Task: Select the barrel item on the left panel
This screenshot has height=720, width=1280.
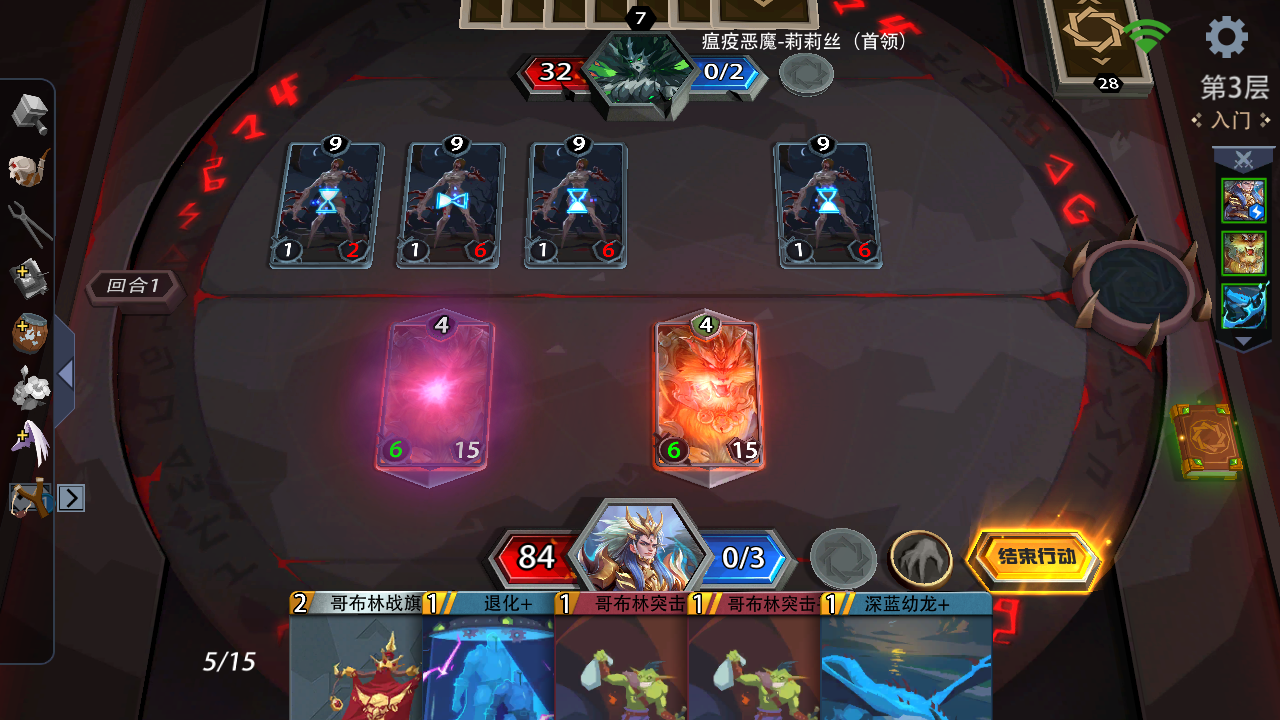Action: 30,333
